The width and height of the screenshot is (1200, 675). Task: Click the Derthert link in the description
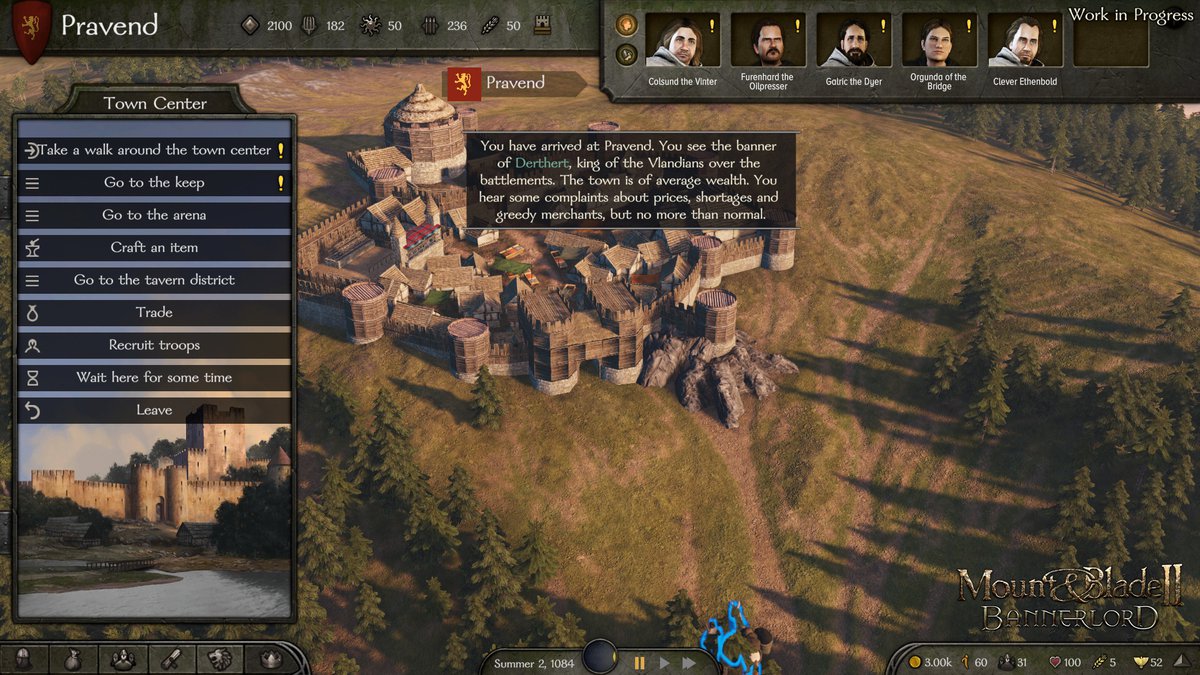coord(541,163)
